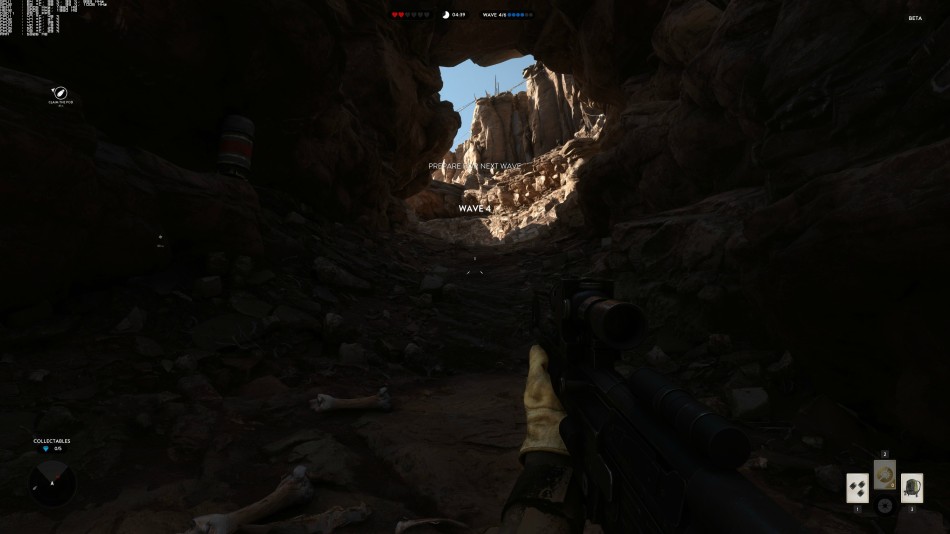Click the dark round icon below the cards
This screenshot has width=950, height=534.
884,506
